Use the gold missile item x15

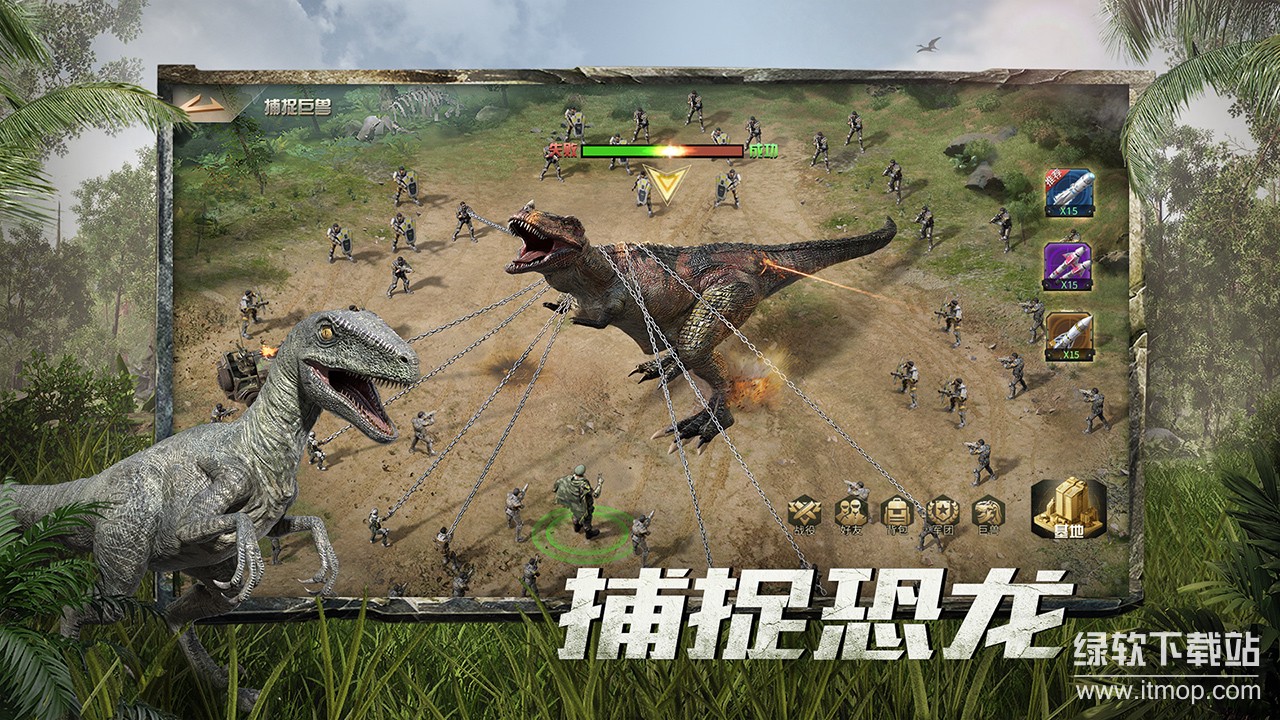(x=1070, y=335)
